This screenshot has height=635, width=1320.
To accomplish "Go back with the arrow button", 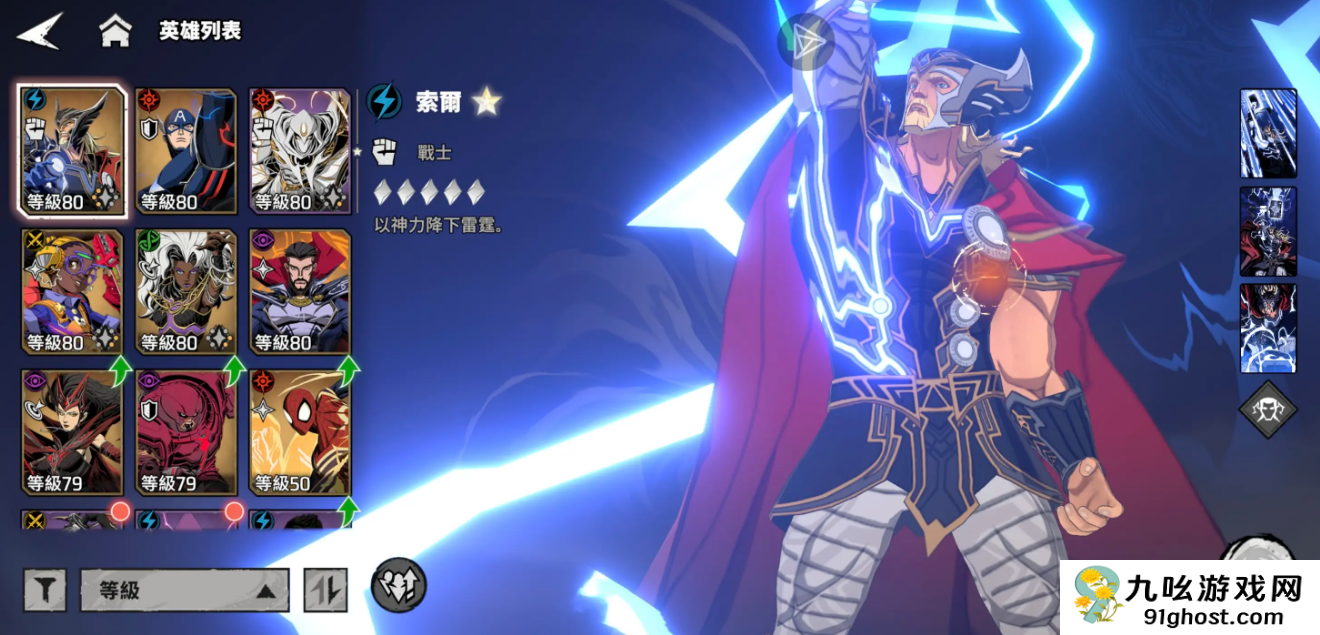I will (x=40, y=31).
